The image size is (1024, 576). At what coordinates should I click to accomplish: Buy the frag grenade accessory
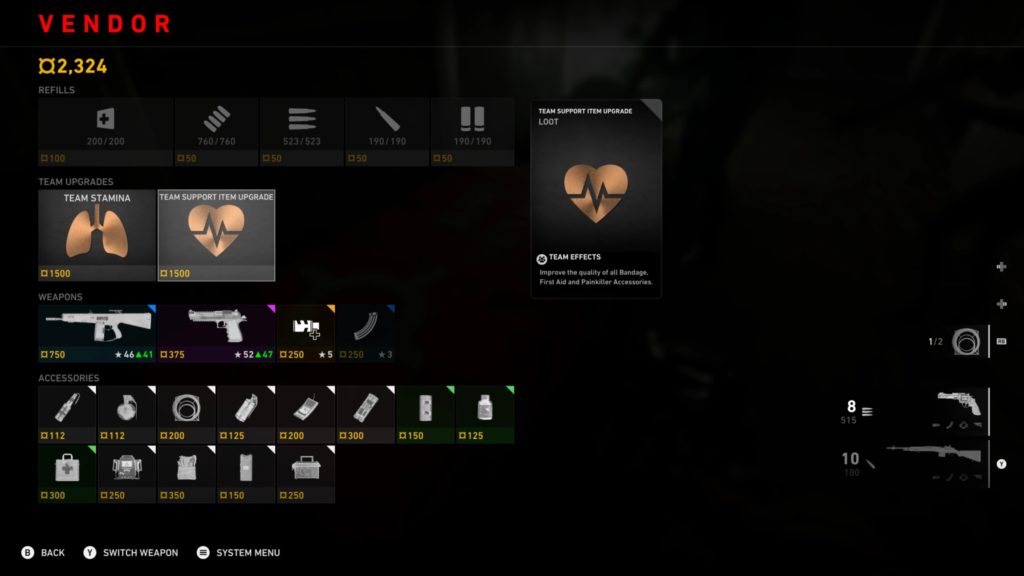[127, 414]
